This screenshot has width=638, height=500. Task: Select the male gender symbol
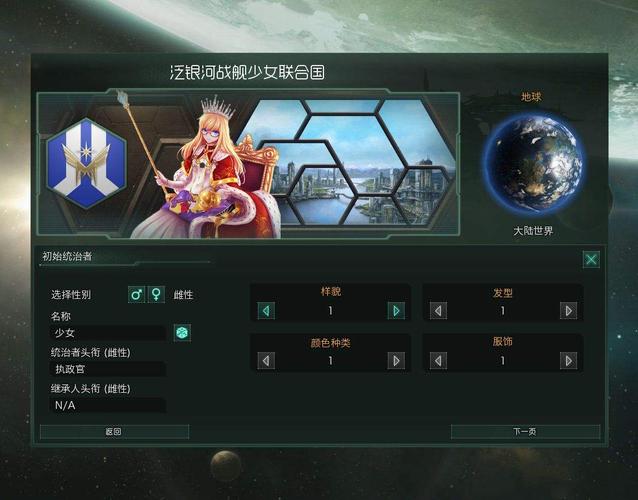137,295
